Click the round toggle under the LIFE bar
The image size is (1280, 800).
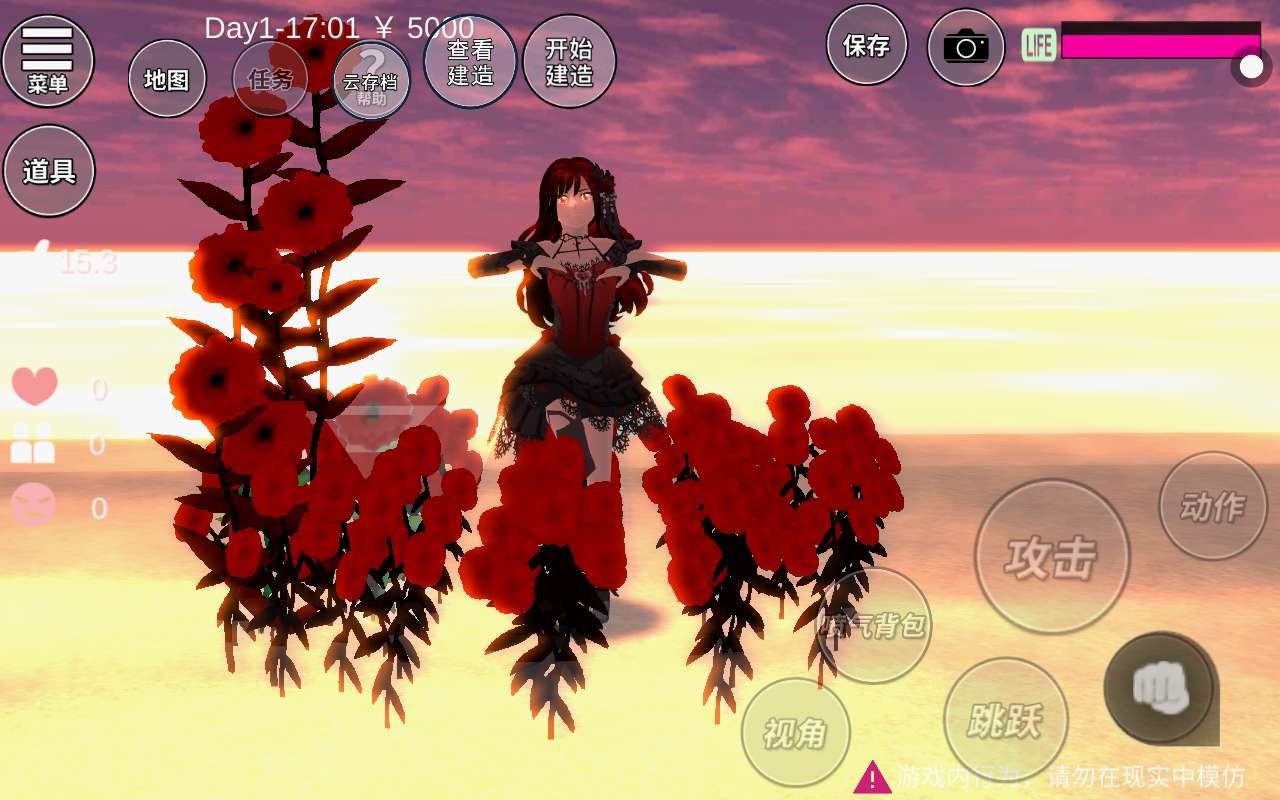(x=1251, y=67)
